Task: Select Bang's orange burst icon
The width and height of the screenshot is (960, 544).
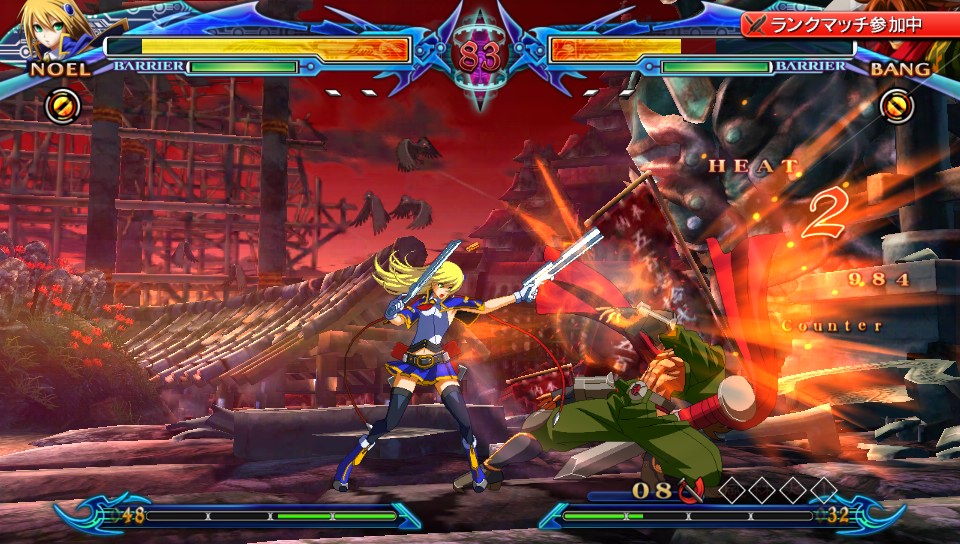Action: point(896,104)
